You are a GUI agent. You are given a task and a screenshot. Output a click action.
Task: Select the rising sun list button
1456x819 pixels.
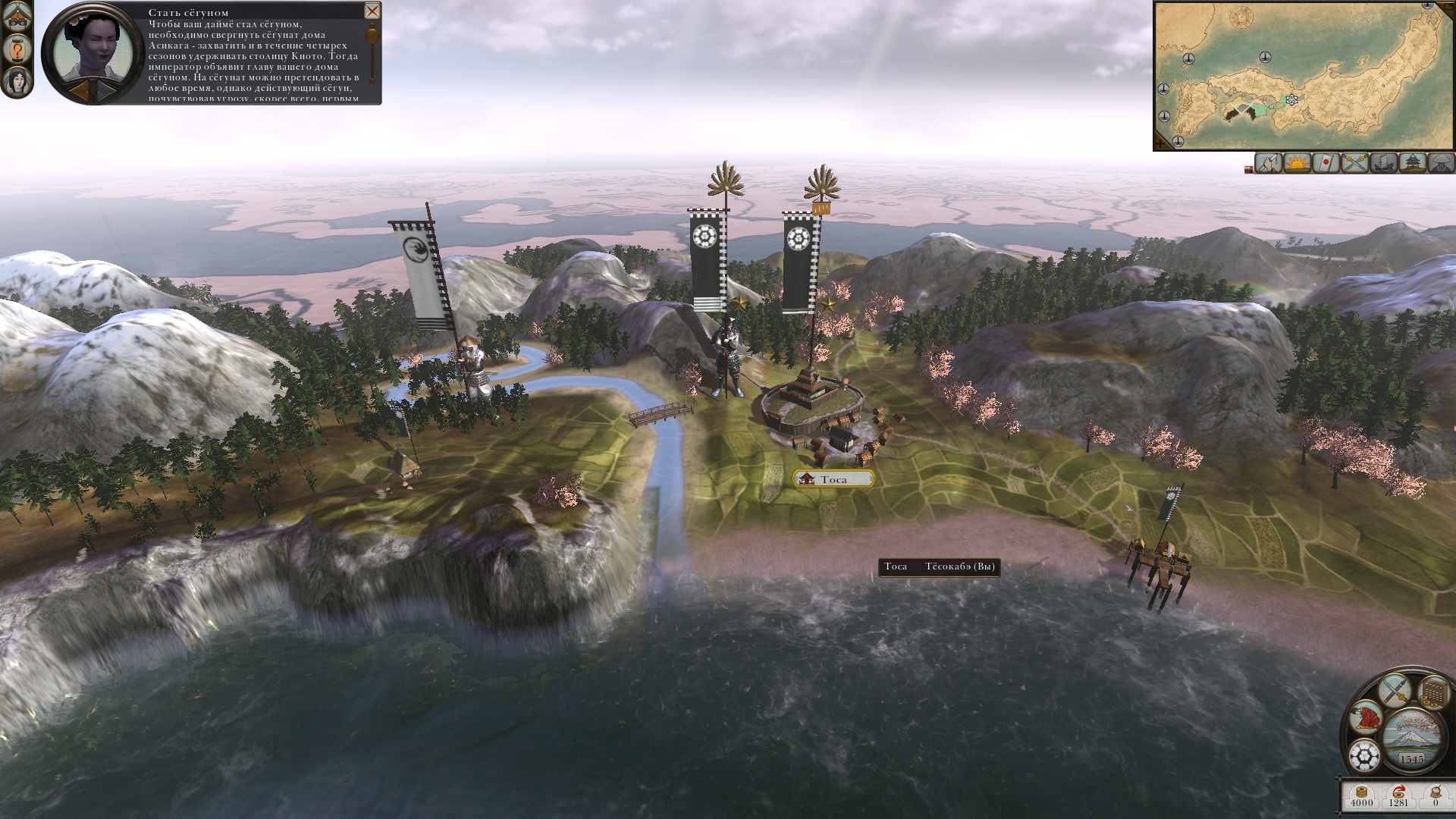point(1297,163)
